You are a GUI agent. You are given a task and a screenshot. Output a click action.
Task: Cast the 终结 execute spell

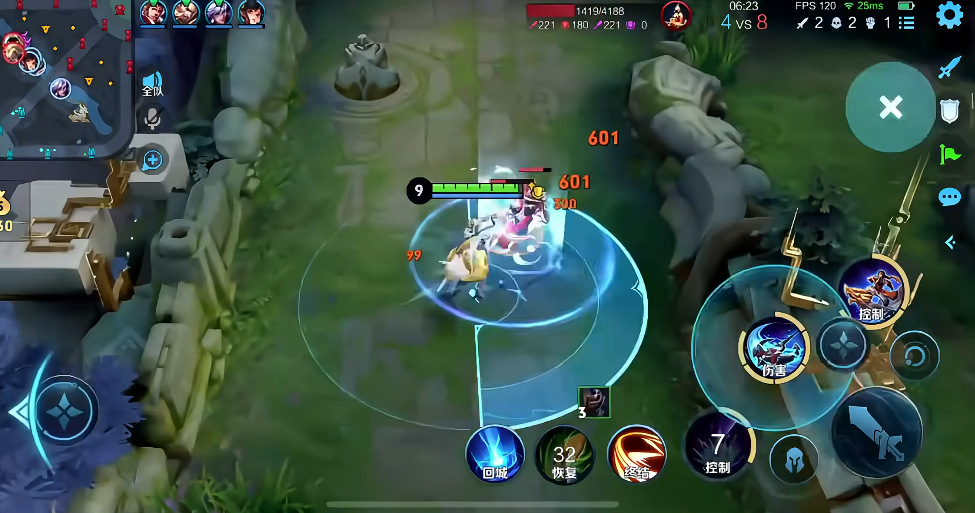[636, 453]
